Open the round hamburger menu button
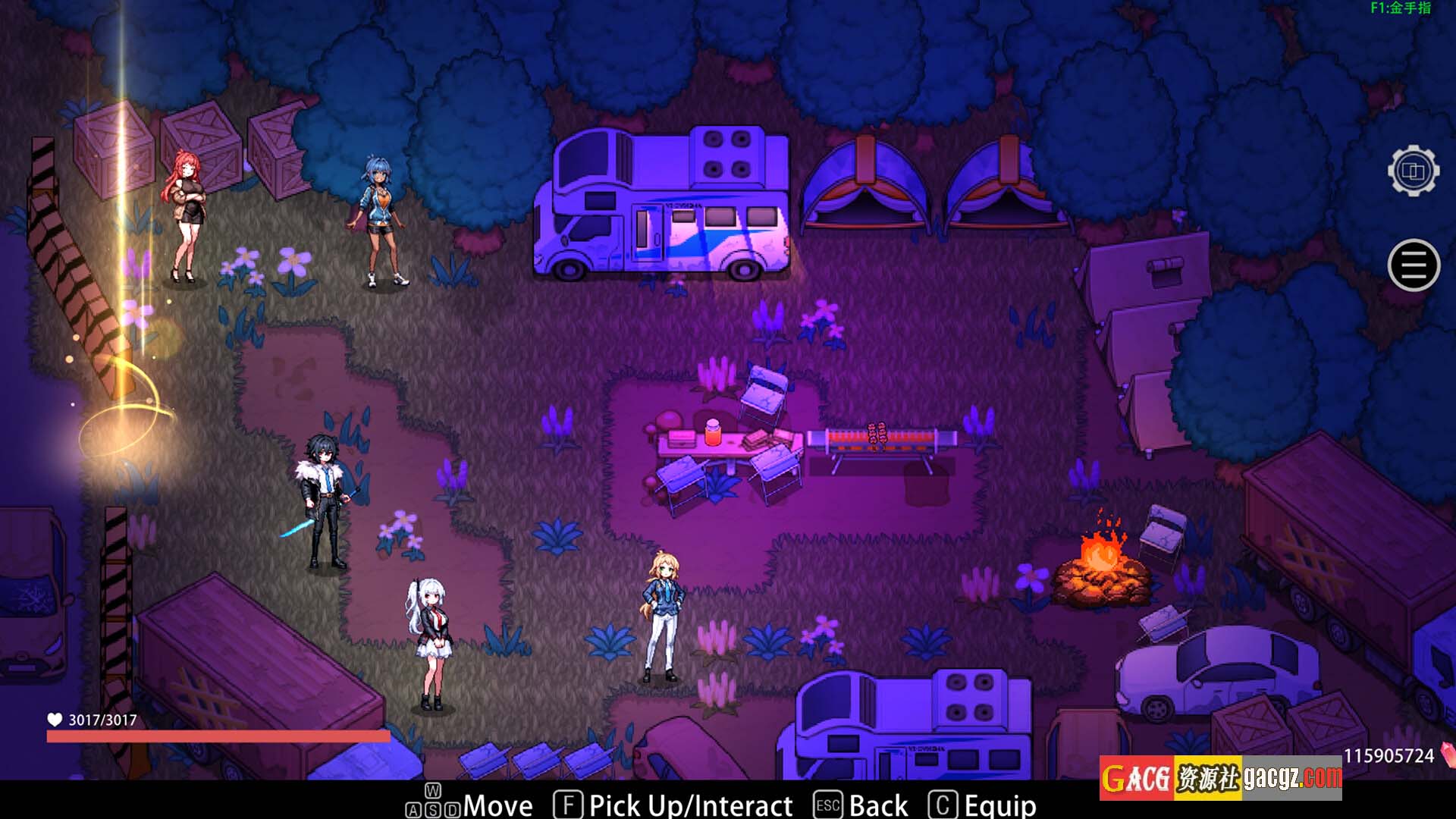1456x819 pixels. click(x=1414, y=265)
